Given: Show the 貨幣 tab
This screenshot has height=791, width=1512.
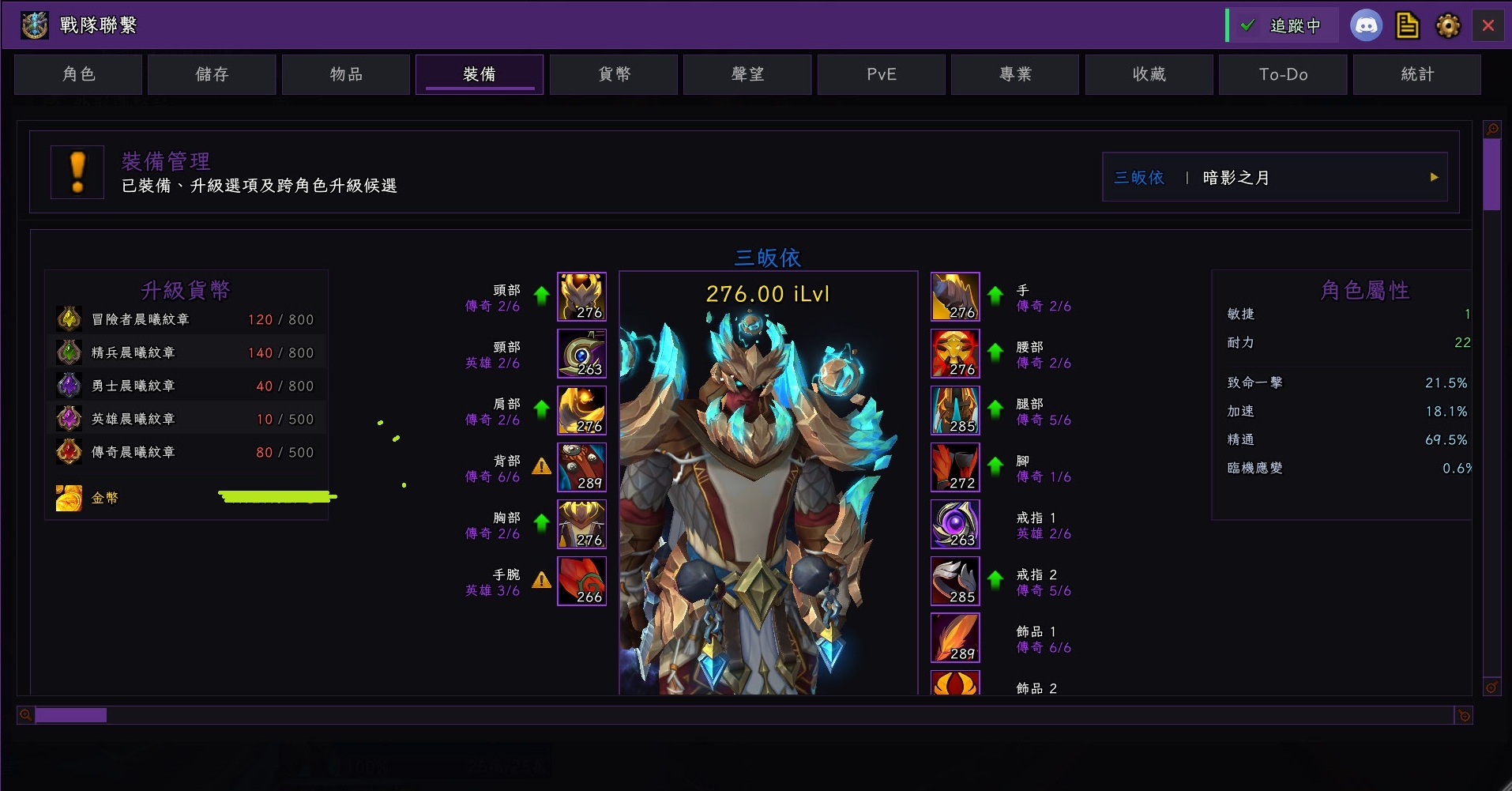Looking at the screenshot, I should tap(614, 74).
